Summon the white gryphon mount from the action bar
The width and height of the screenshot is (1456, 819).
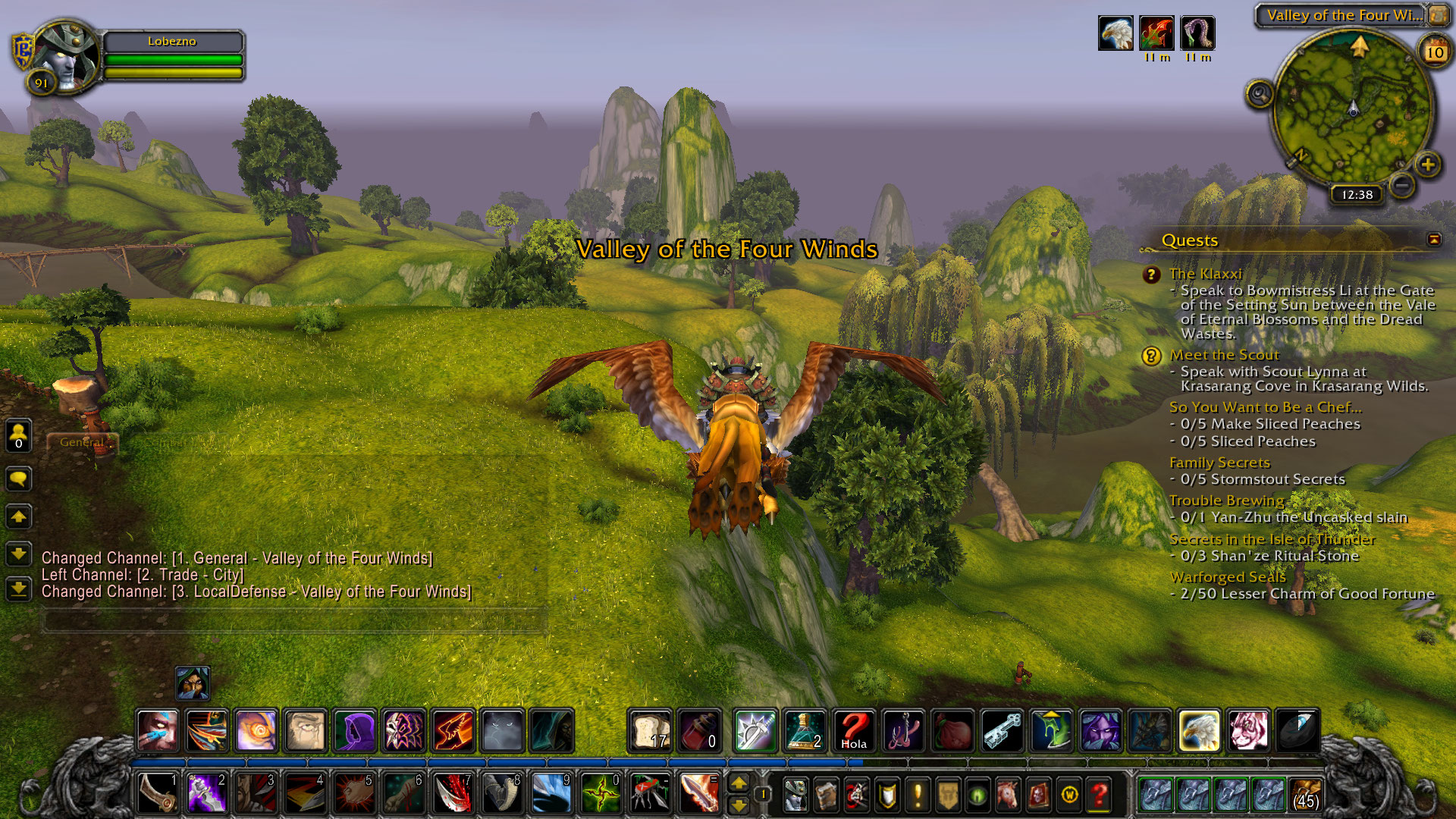click(1199, 730)
